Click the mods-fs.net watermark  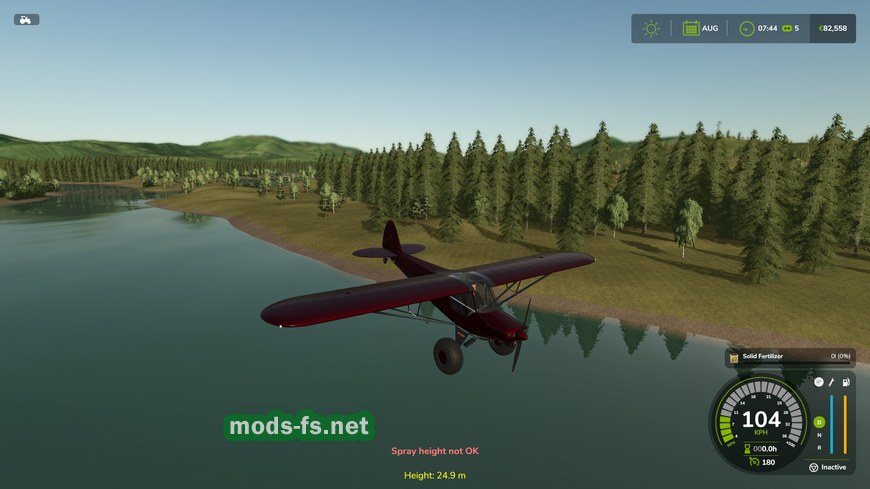pyautogui.click(x=299, y=426)
